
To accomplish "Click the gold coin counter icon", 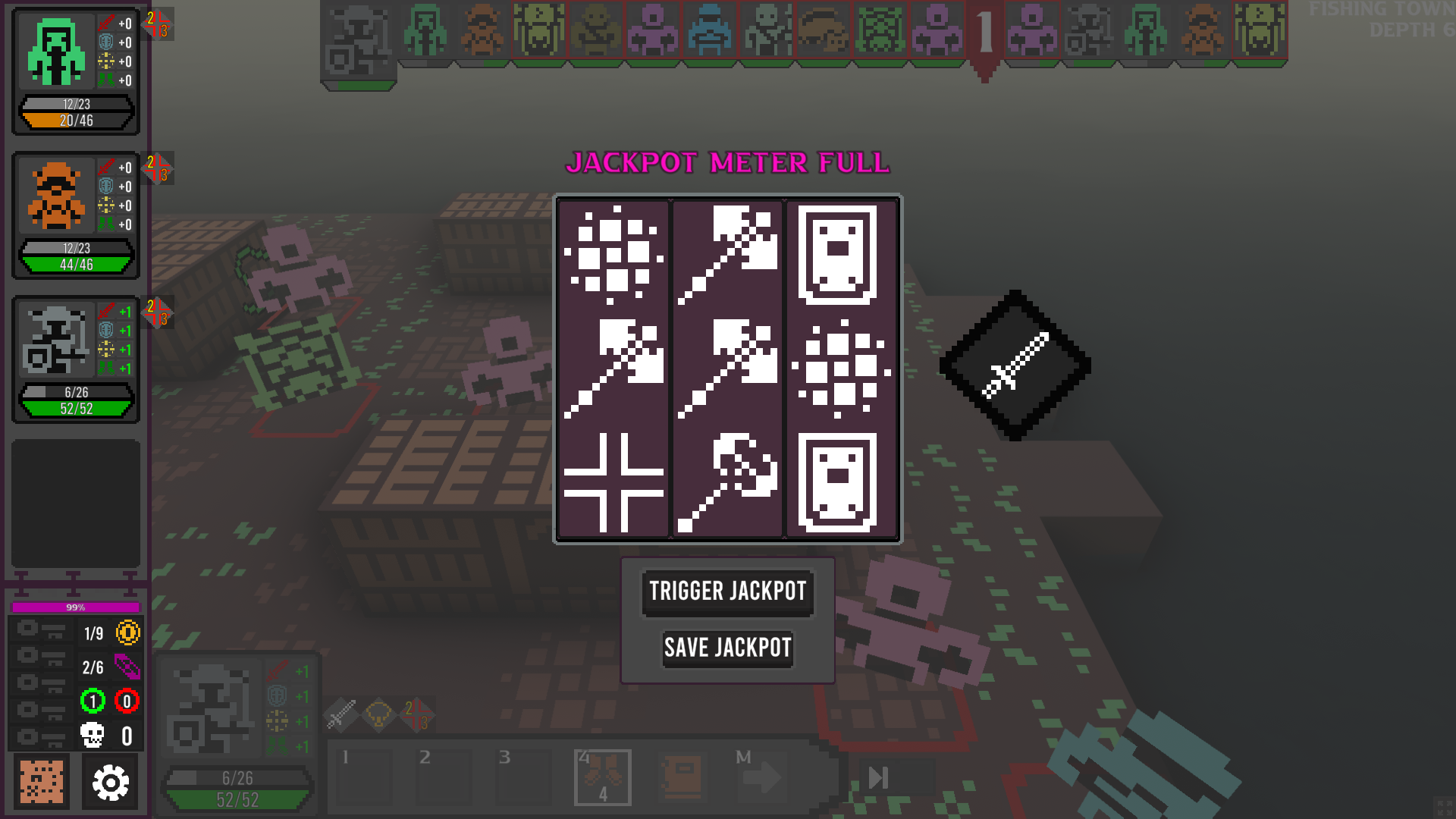I will click(127, 633).
